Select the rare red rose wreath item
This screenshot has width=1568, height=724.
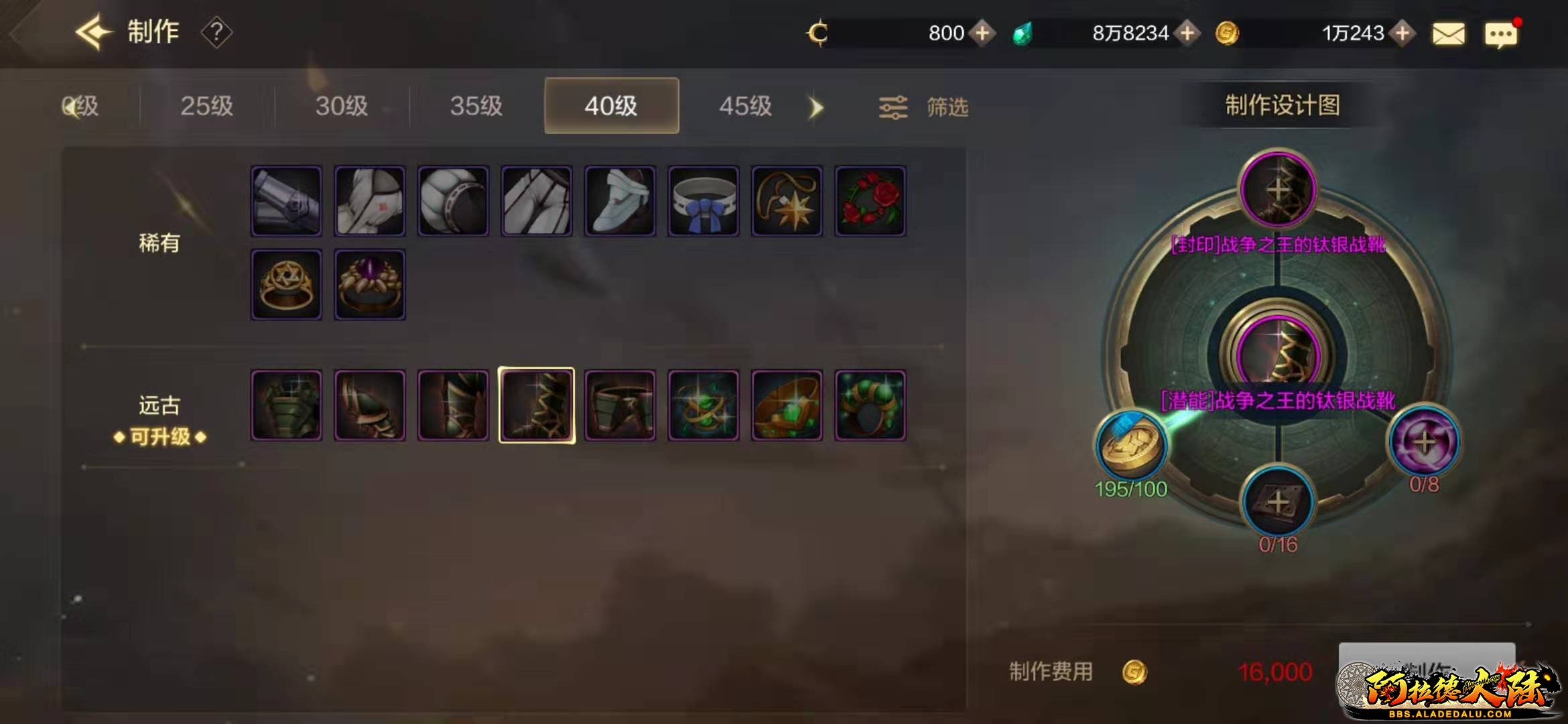pos(870,201)
